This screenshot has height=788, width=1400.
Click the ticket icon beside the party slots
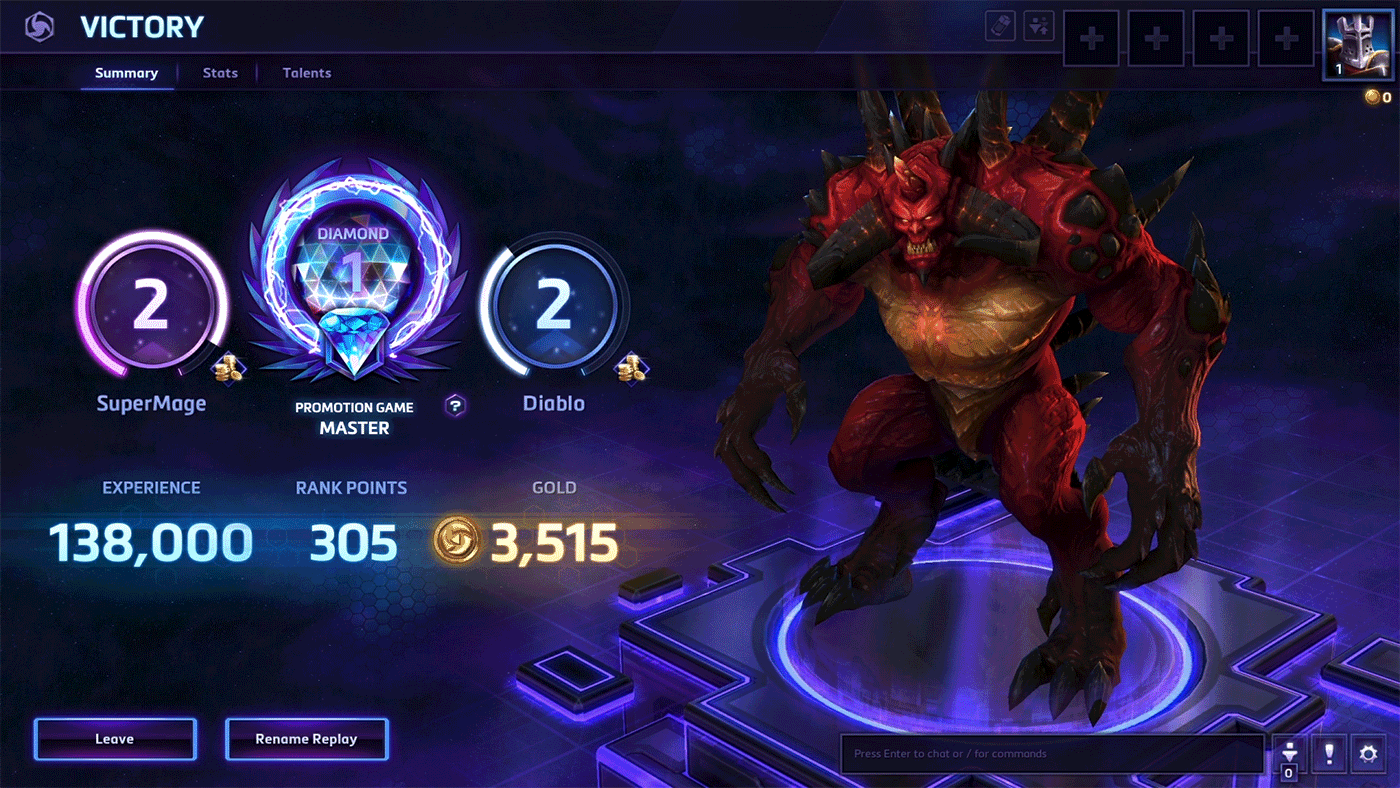pyautogui.click(x=1000, y=26)
